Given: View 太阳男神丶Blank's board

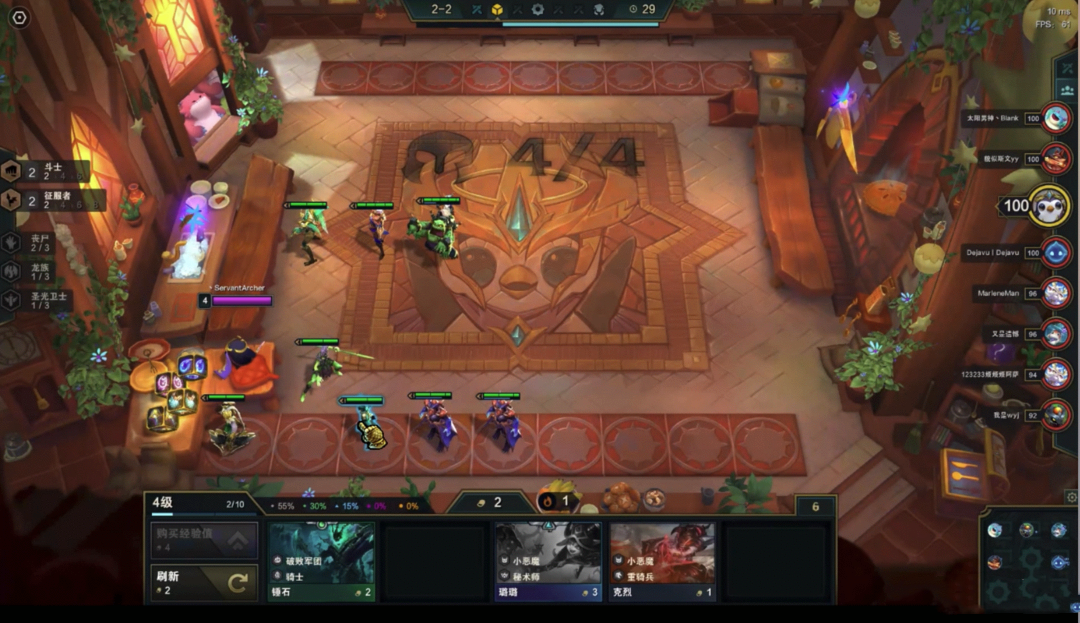Looking at the screenshot, I should pyautogui.click(x=1055, y=118).
